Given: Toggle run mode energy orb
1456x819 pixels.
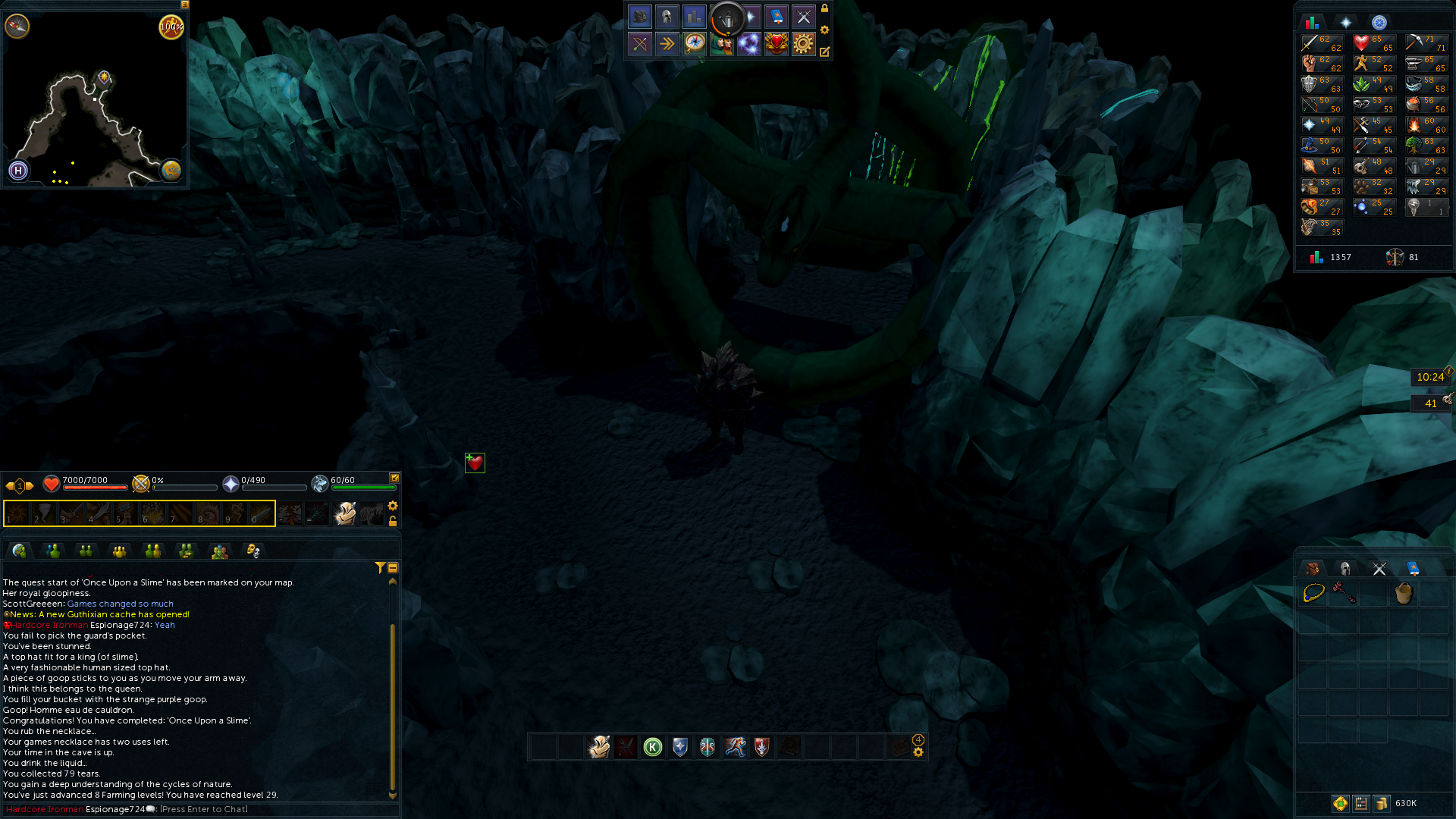Looking at the screenshot, I should coord(171,27).
